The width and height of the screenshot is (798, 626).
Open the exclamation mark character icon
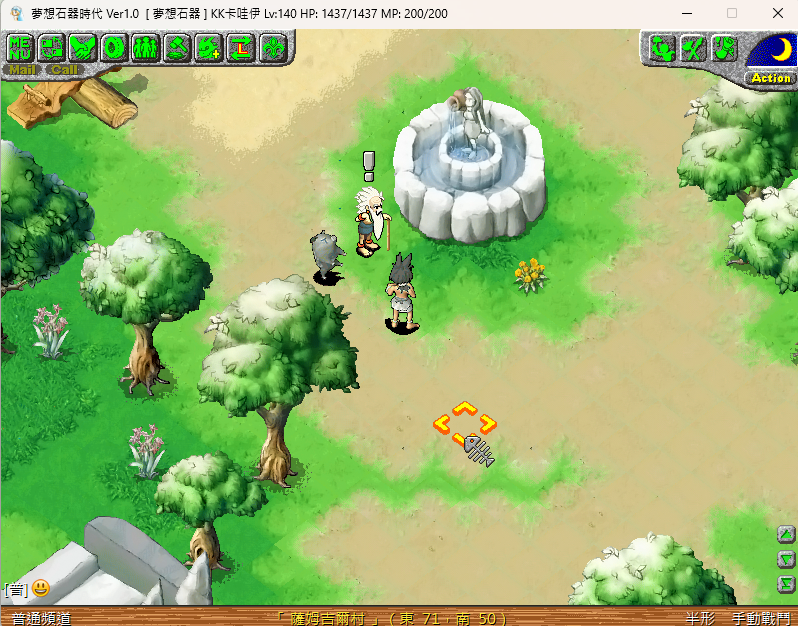724,48
